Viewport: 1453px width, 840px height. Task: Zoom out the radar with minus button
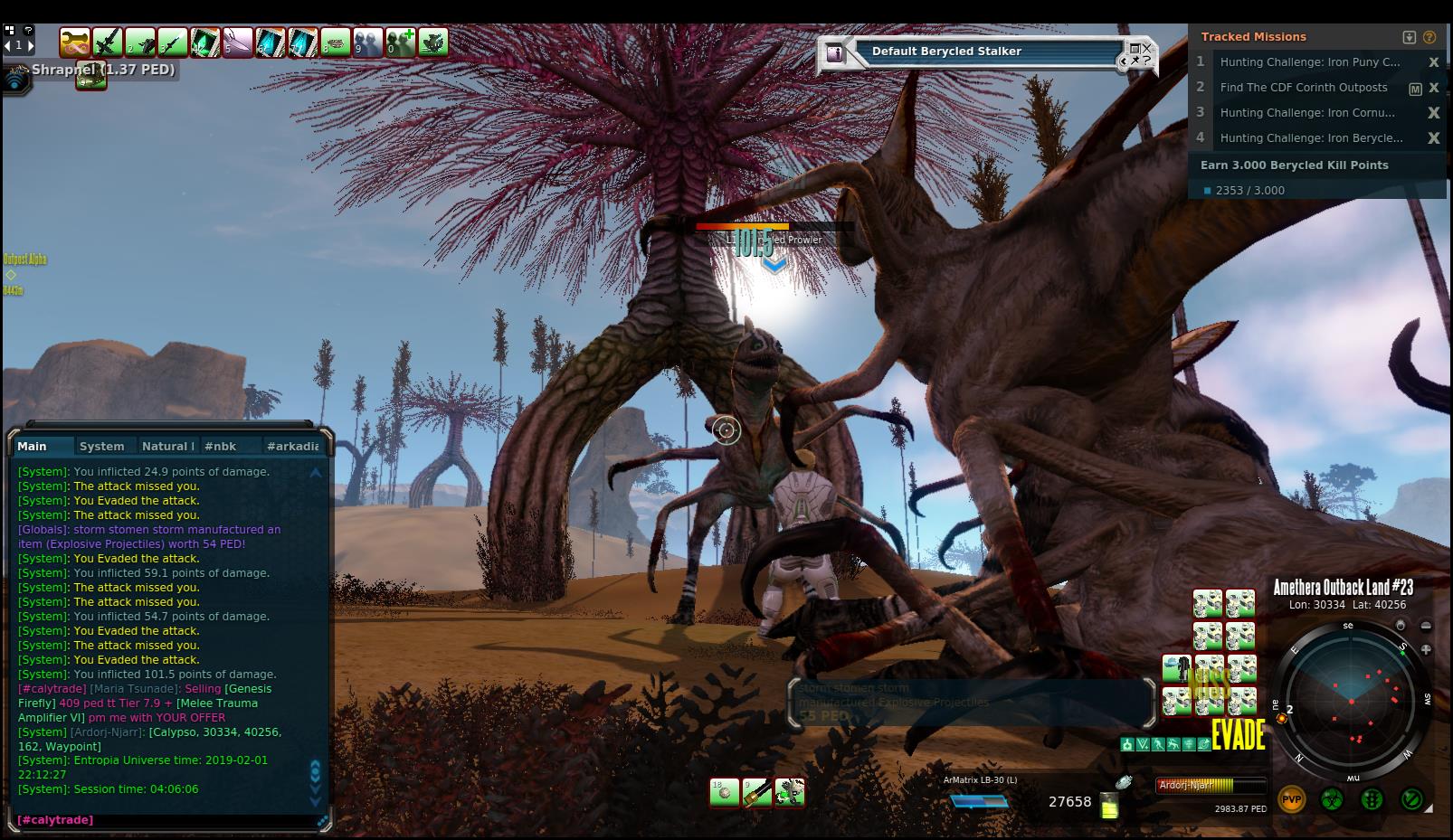coord(1426,626)
